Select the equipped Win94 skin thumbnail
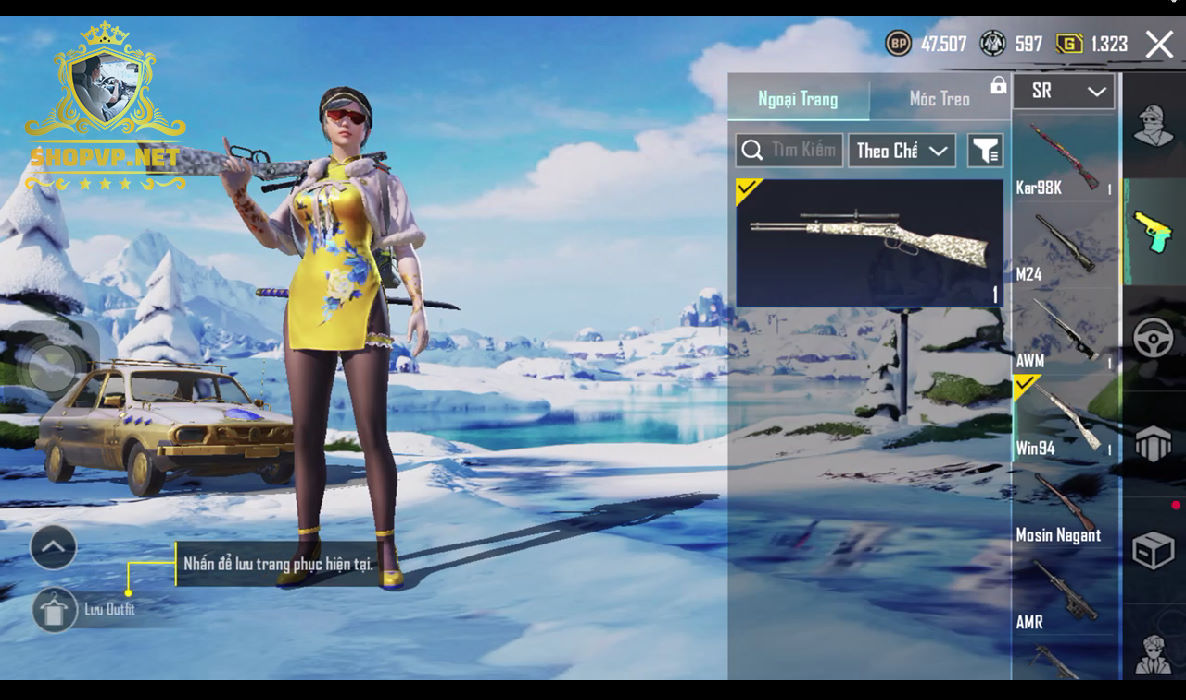This screenshot has height=700, width=1186. 869,242
